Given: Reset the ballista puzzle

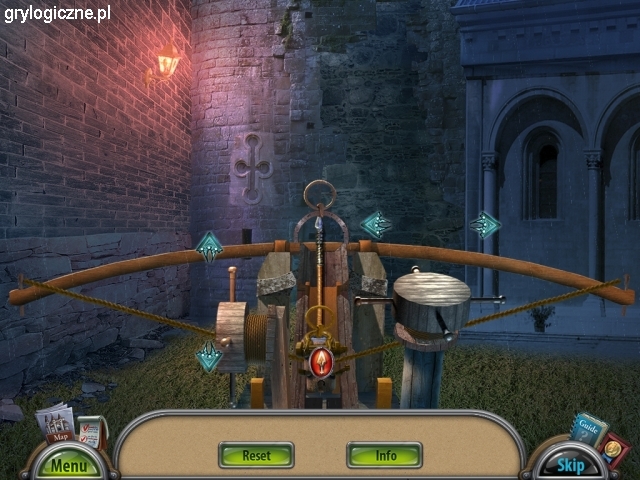Looking at the screenshot, I should click(256, 455).
